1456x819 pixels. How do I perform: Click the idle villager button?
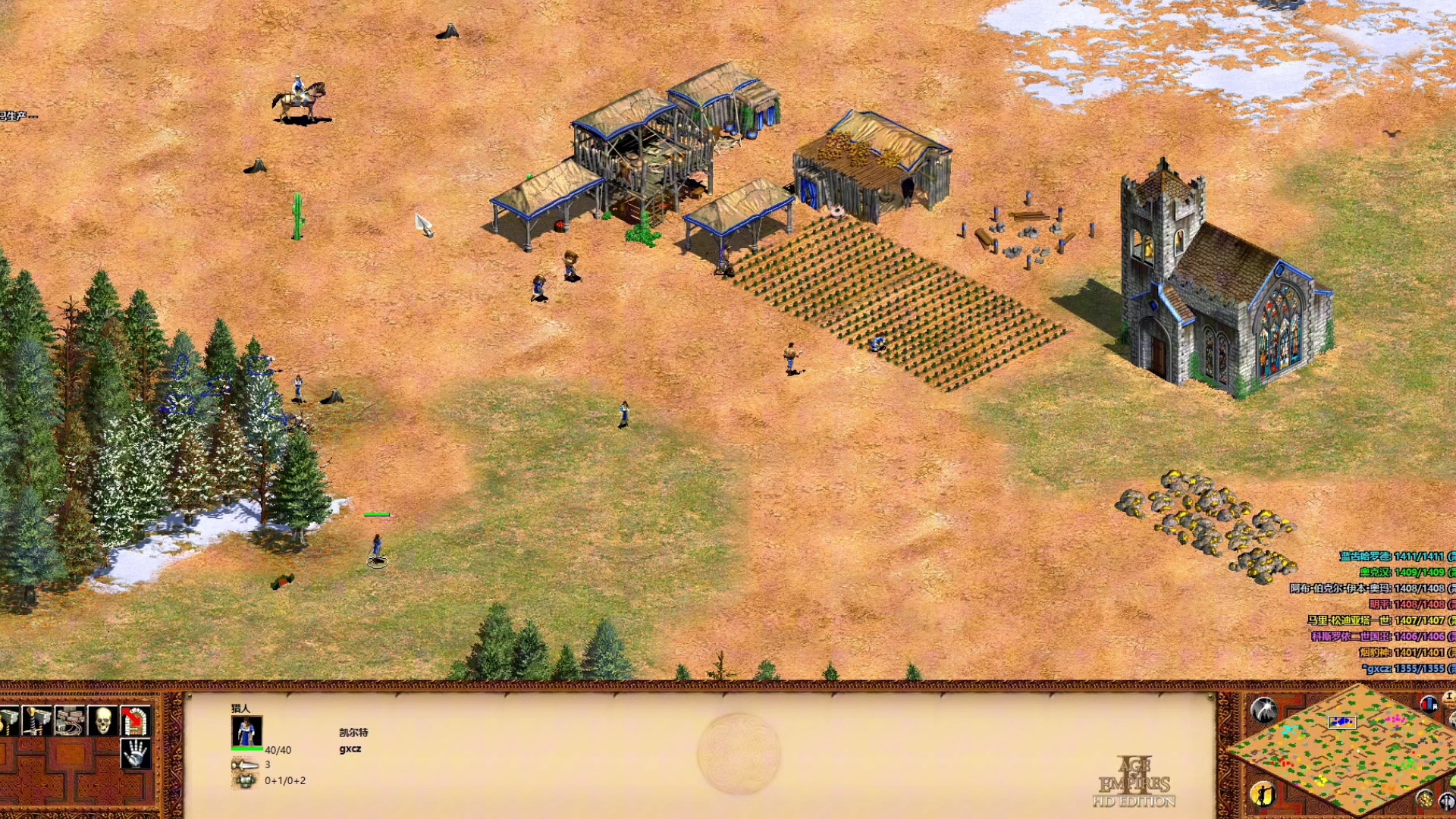[1263, 795]
